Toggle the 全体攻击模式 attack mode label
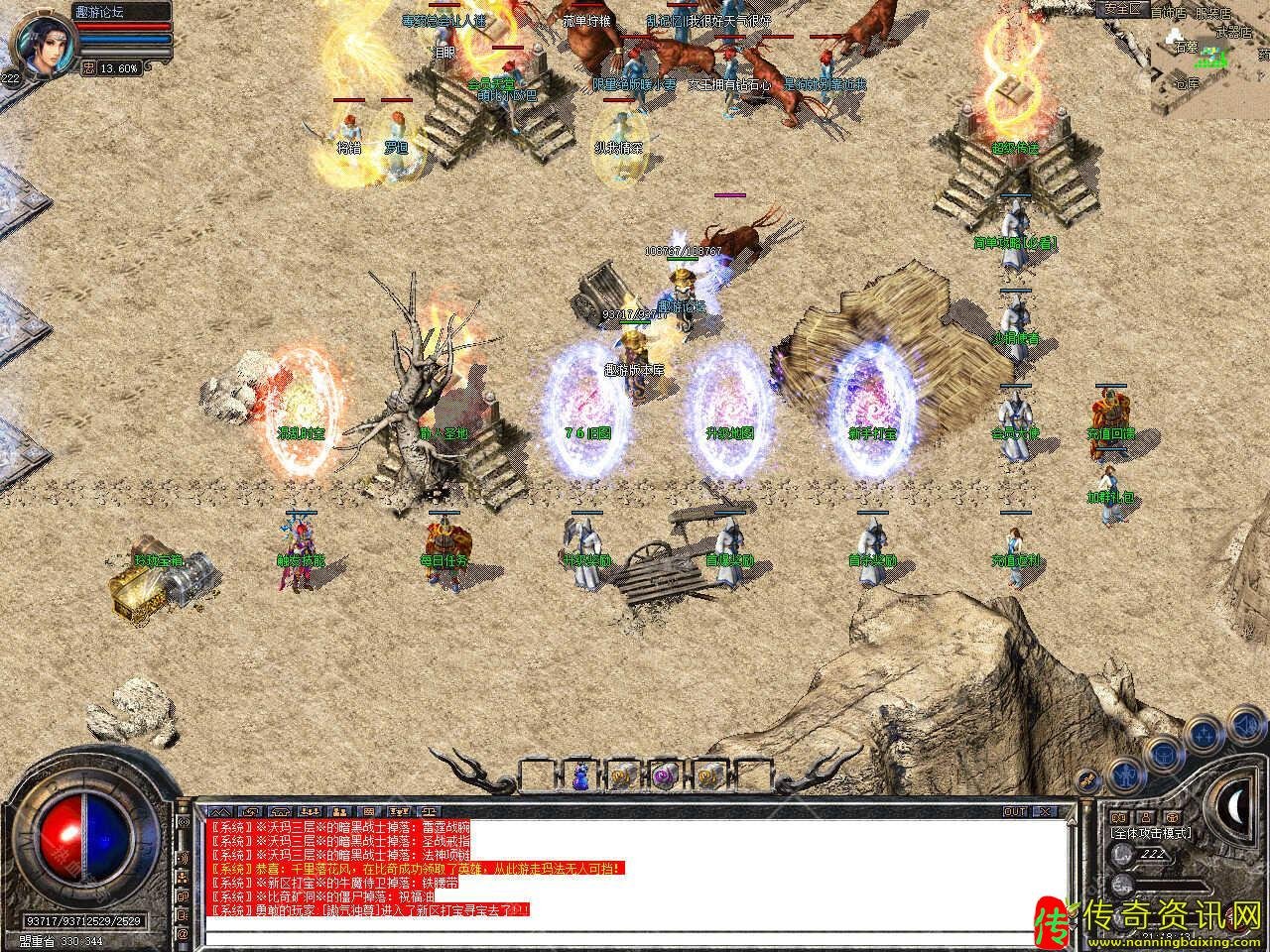This screenshot has width=1270, height=952. [1151, 833]
